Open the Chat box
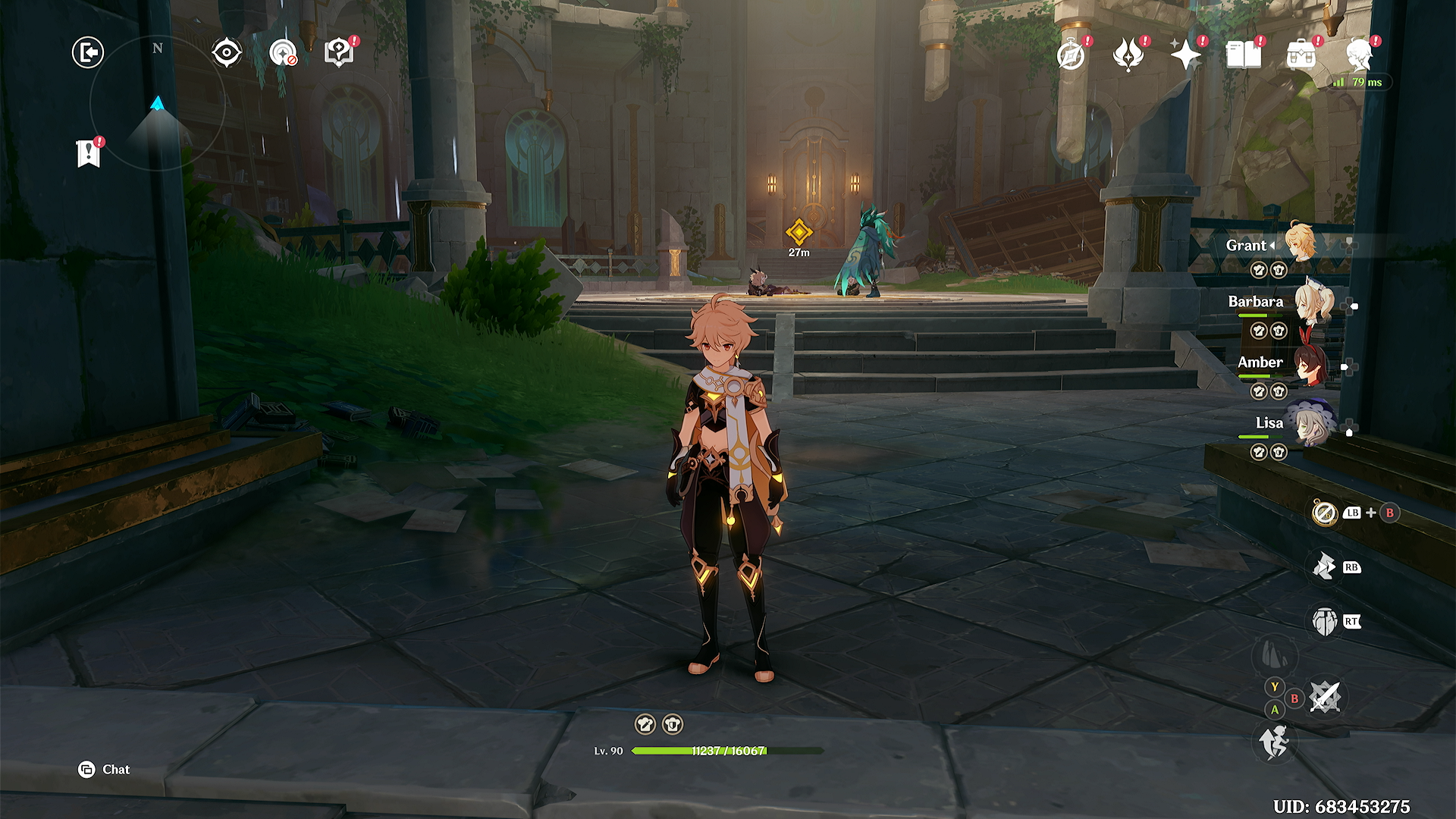1456x819 pixels. 105,770
